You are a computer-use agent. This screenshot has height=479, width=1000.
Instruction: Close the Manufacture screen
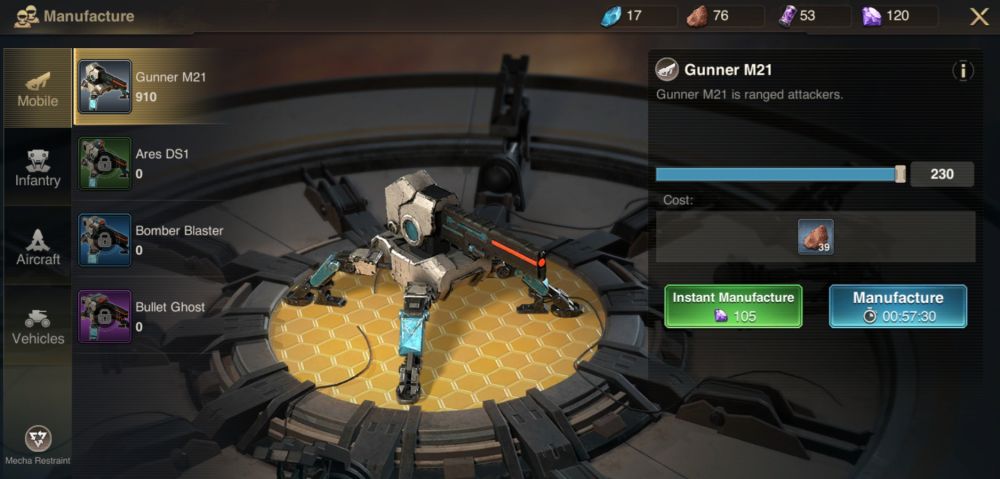(979, 16)
